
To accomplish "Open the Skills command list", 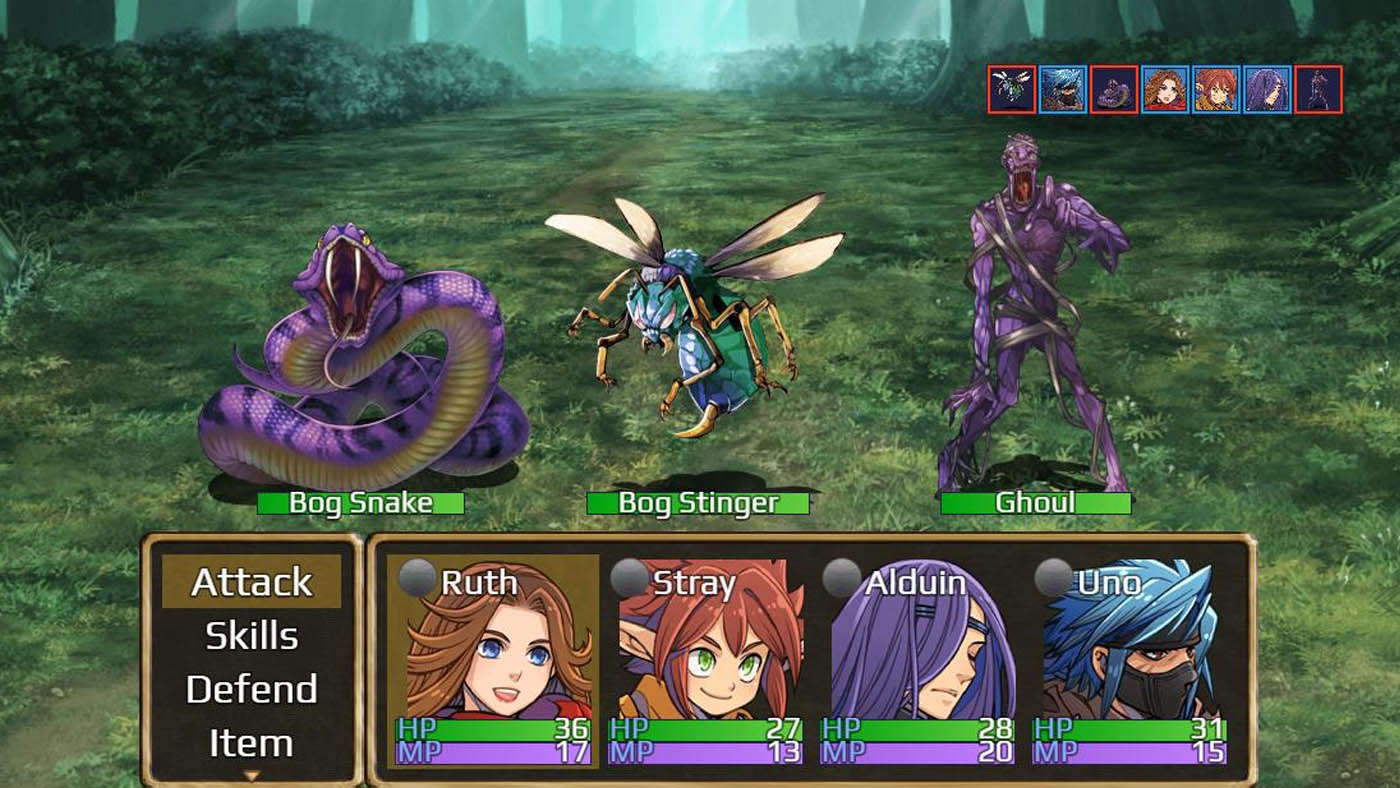I will pyautogui.click(x=251, y=636).
